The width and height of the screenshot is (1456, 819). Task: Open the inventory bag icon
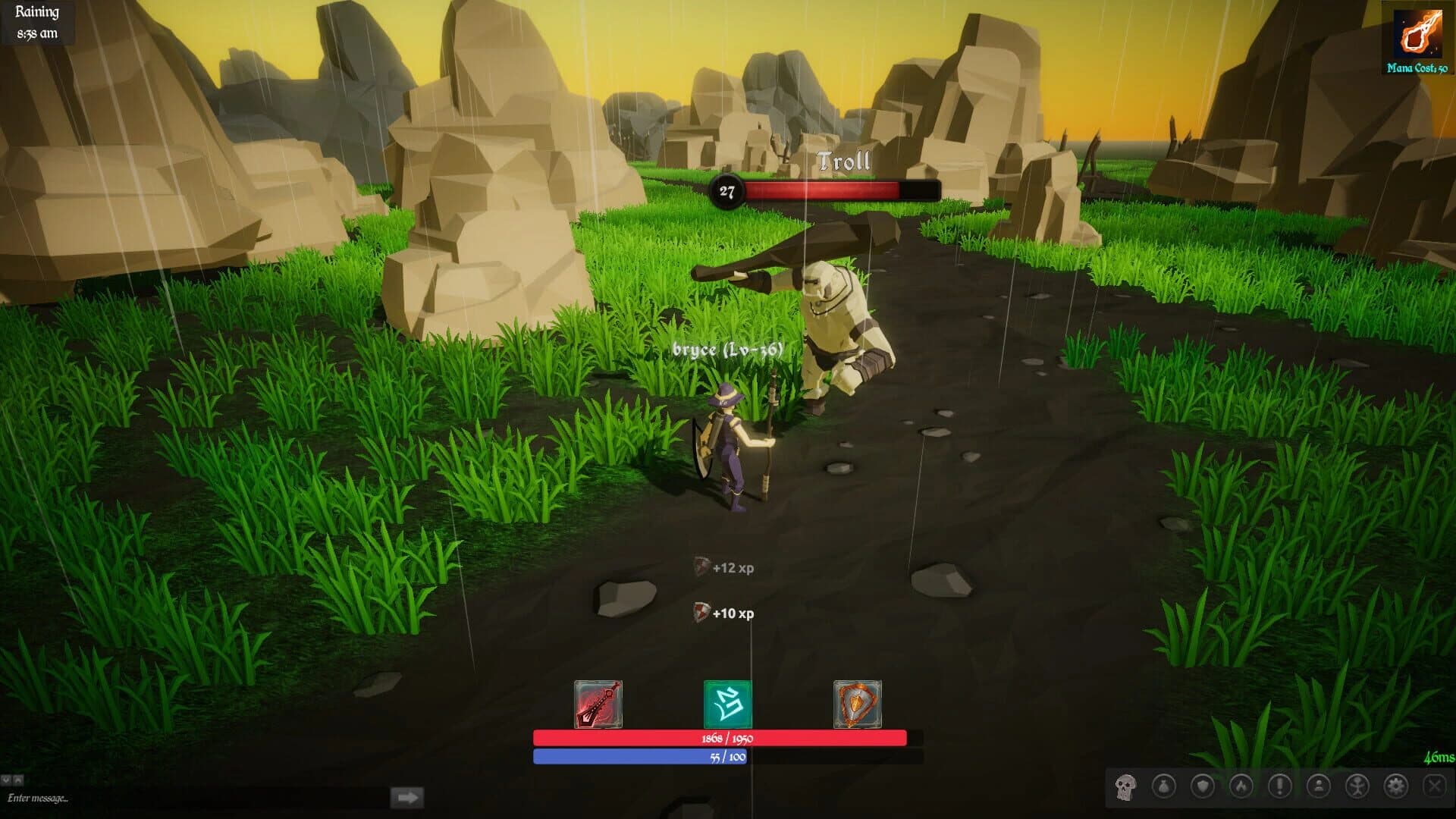[1165, 787]
